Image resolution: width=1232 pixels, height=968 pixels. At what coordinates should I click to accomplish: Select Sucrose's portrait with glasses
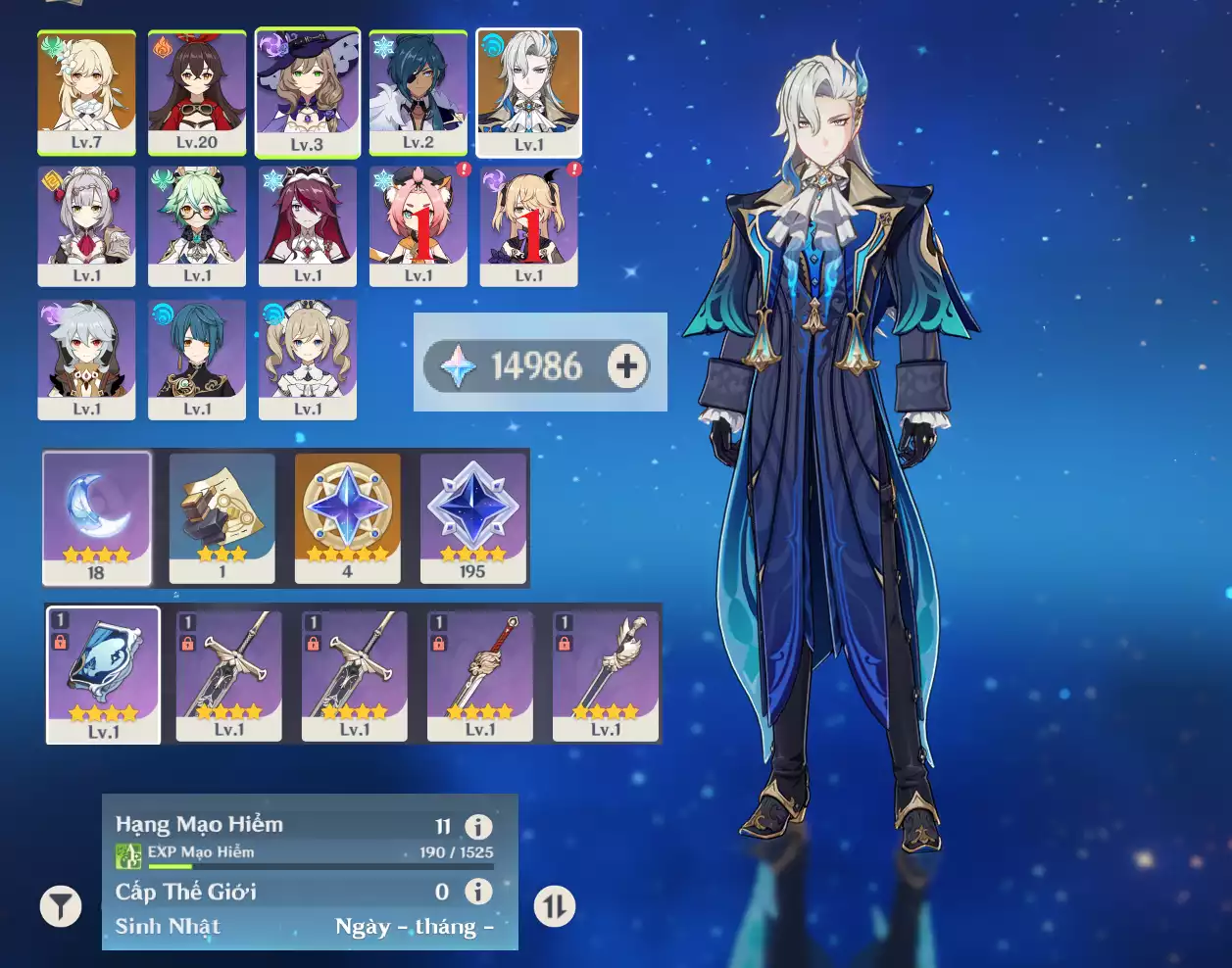pyautogui.click(x=197, y=226)
